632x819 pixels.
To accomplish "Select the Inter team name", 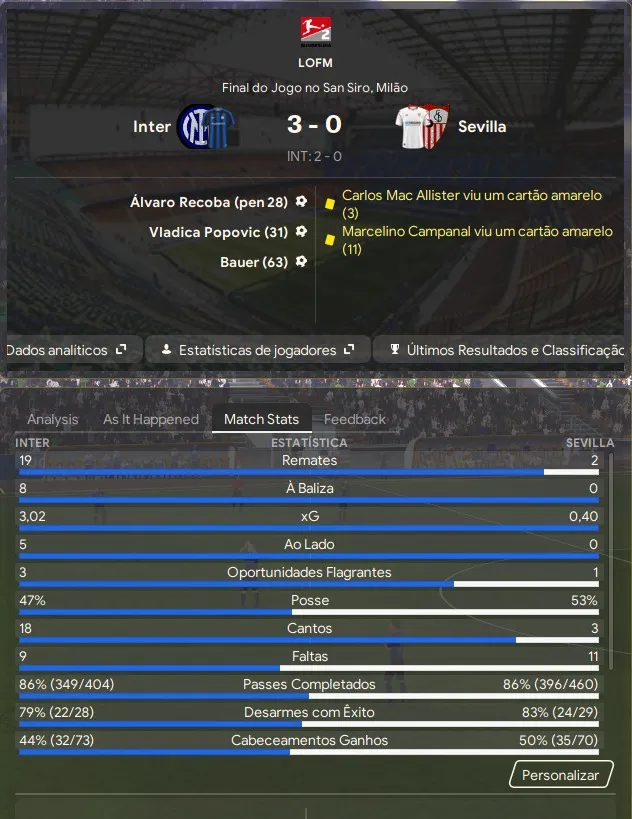I will [152, 127].
